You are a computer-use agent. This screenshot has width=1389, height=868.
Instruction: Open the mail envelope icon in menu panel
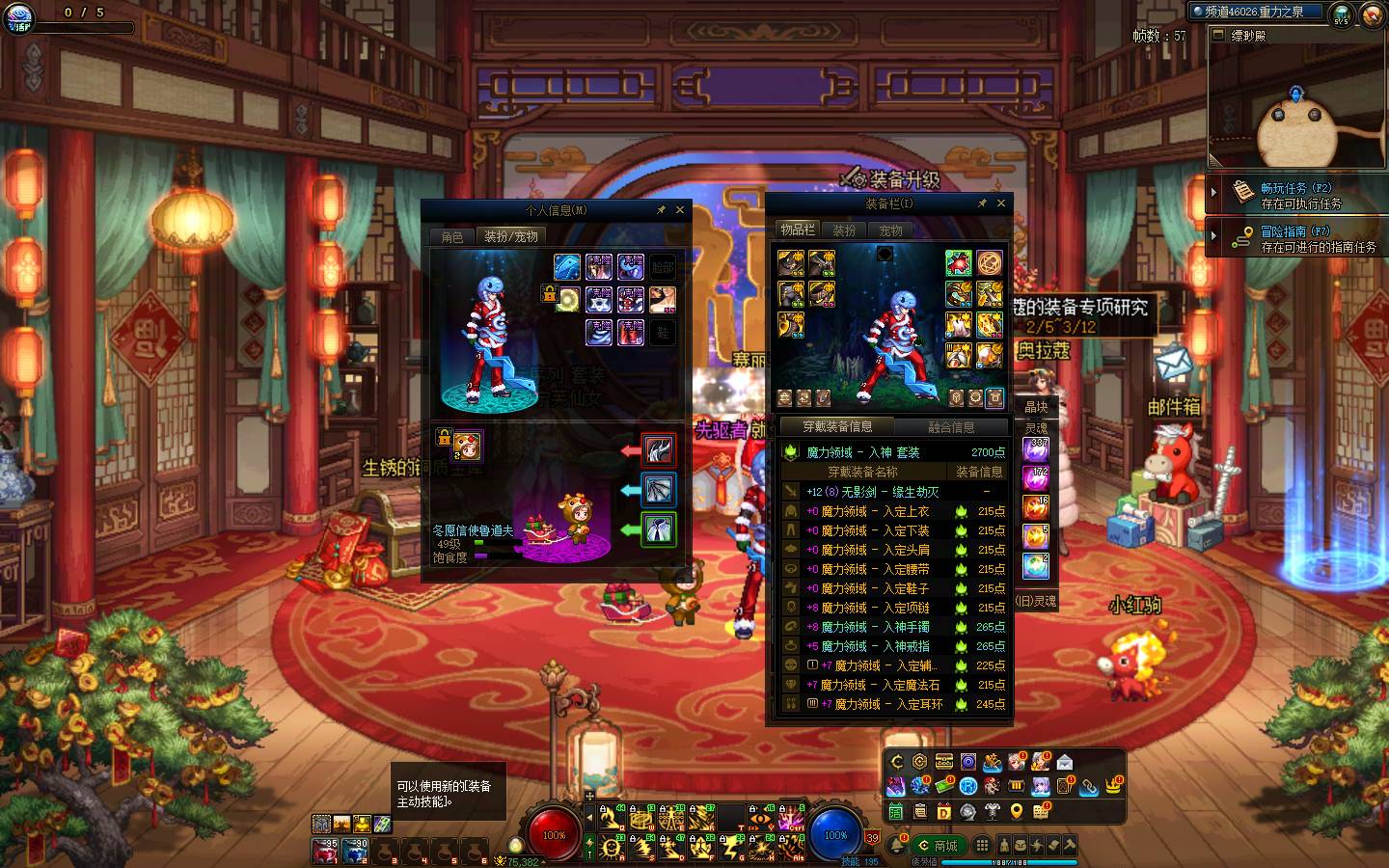tap(1065, 763)
